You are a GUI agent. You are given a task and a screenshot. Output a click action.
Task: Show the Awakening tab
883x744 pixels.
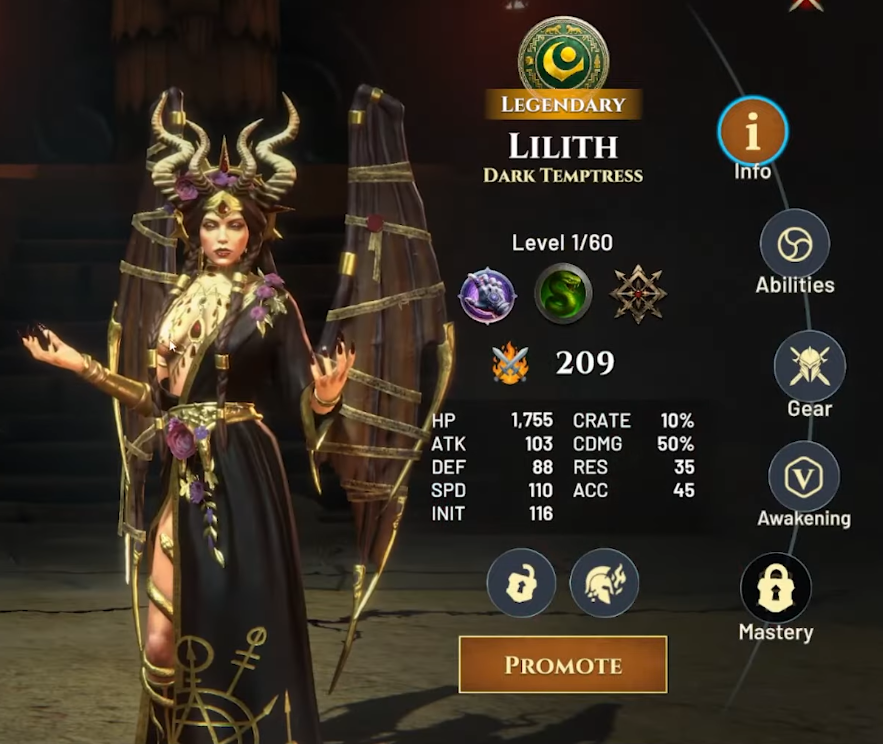click(803, 476)
